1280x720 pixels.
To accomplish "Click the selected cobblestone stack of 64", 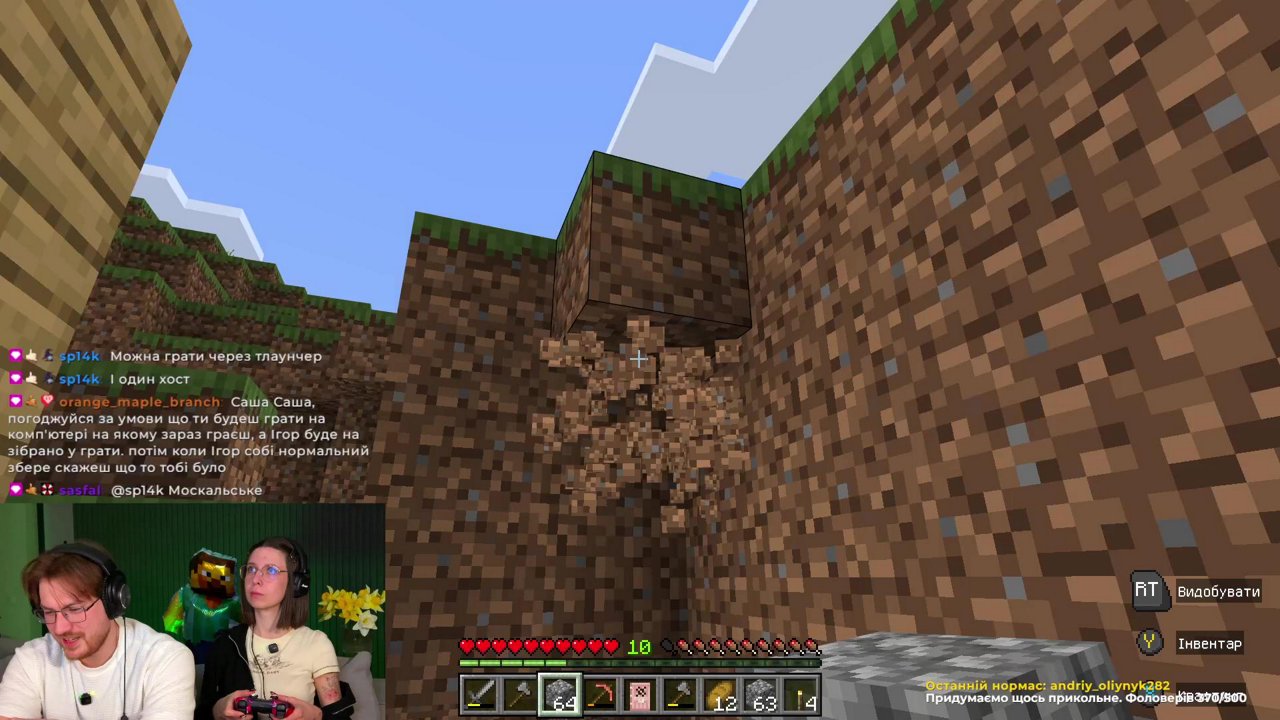I will (561, 693).
